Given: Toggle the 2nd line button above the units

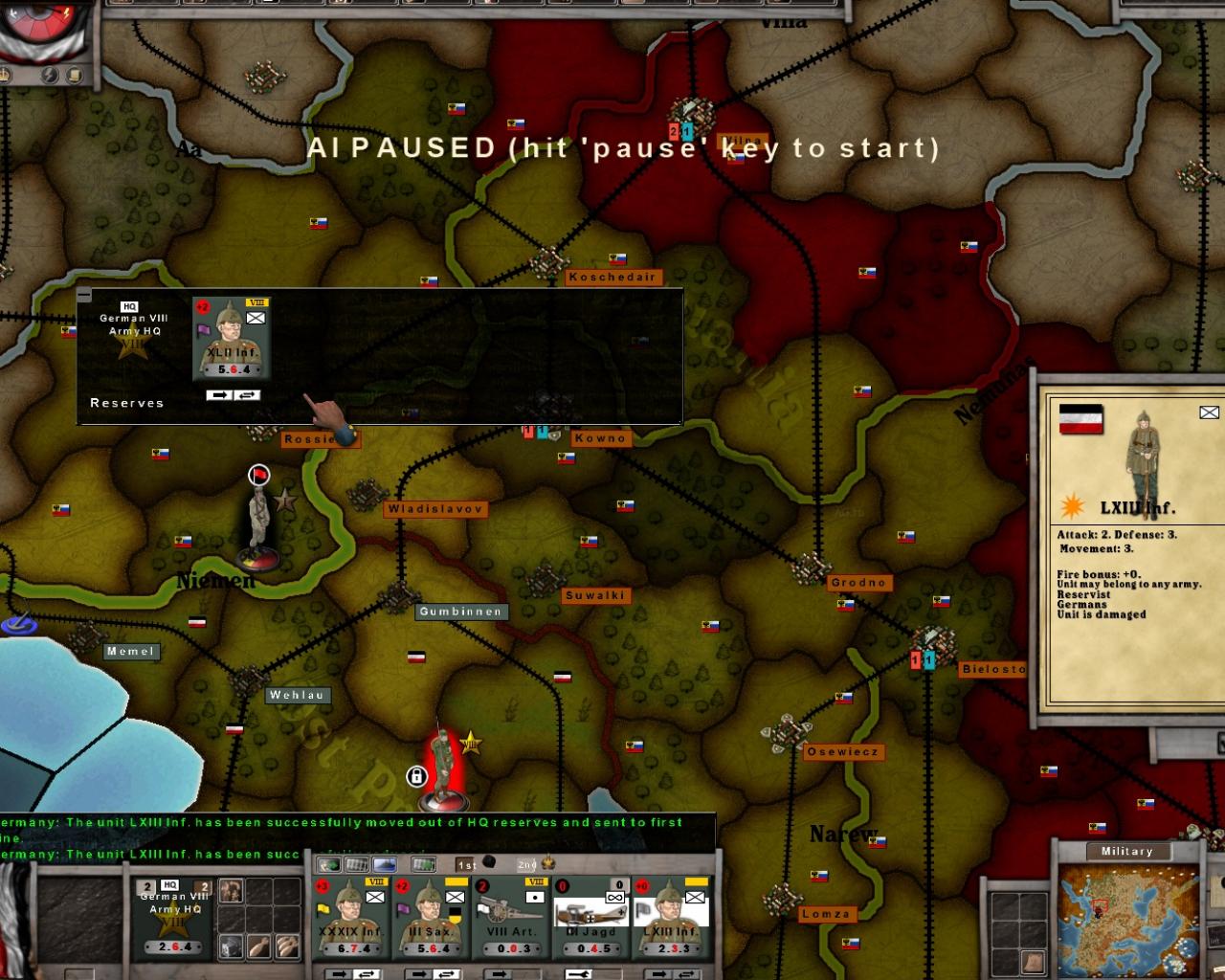Looking at the screenshot, I should click(526, 863).
